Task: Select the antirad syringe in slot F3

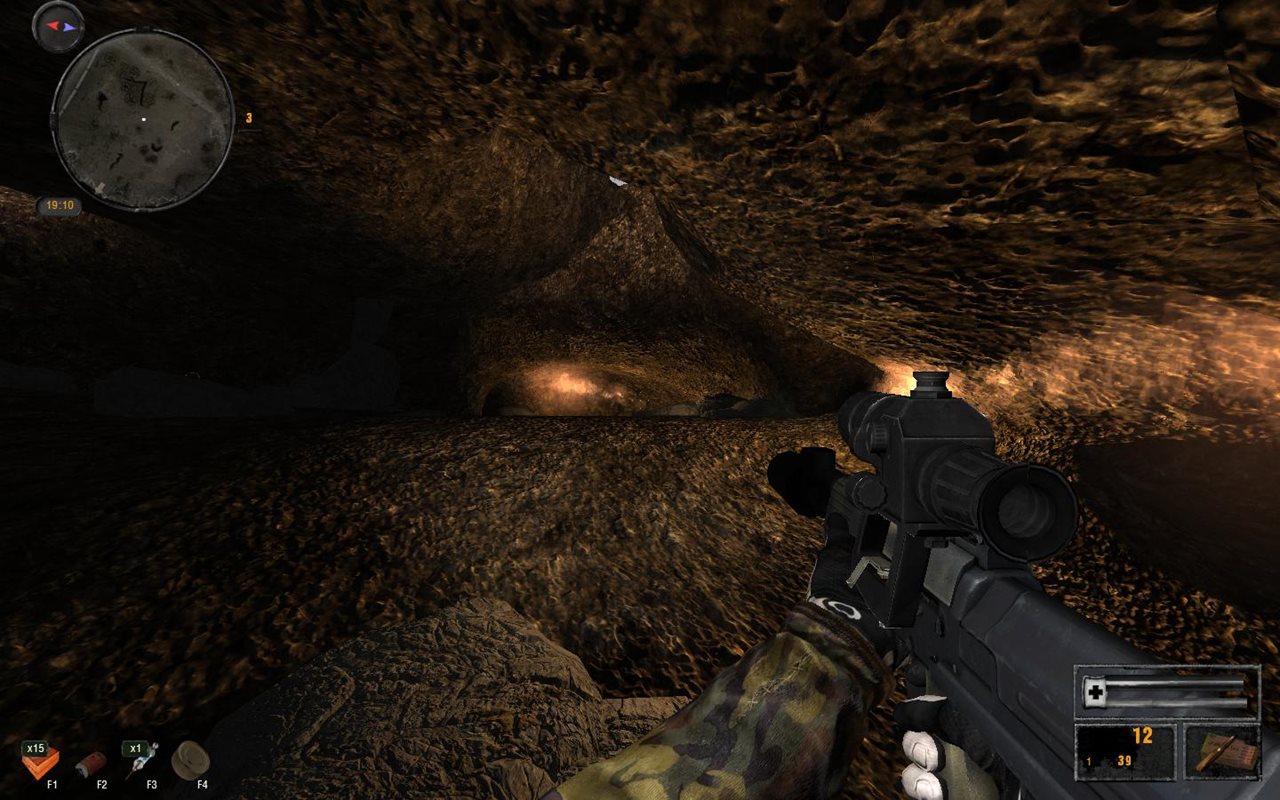Action: (144, 760)
